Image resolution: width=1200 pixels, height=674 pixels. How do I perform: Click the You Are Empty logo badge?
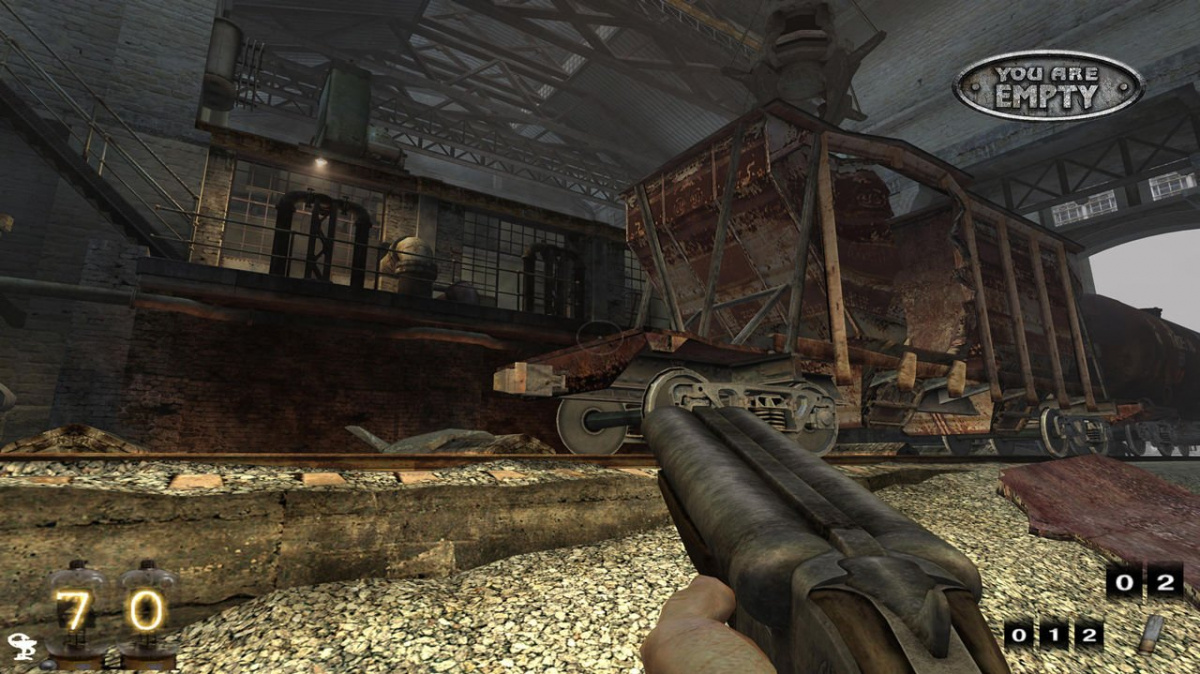(x=1047, y=86)
